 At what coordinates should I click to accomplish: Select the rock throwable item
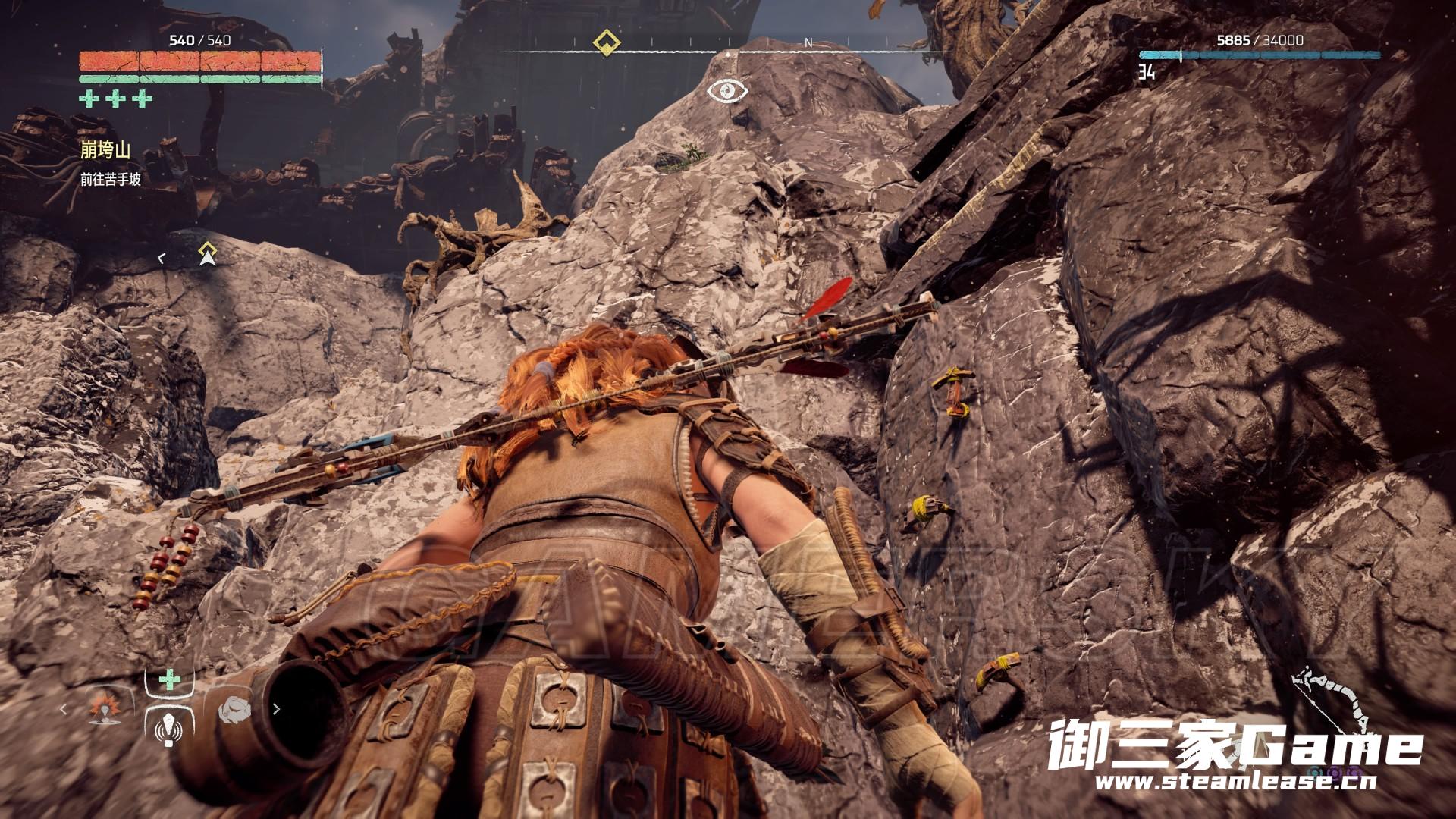click(234, 710)
